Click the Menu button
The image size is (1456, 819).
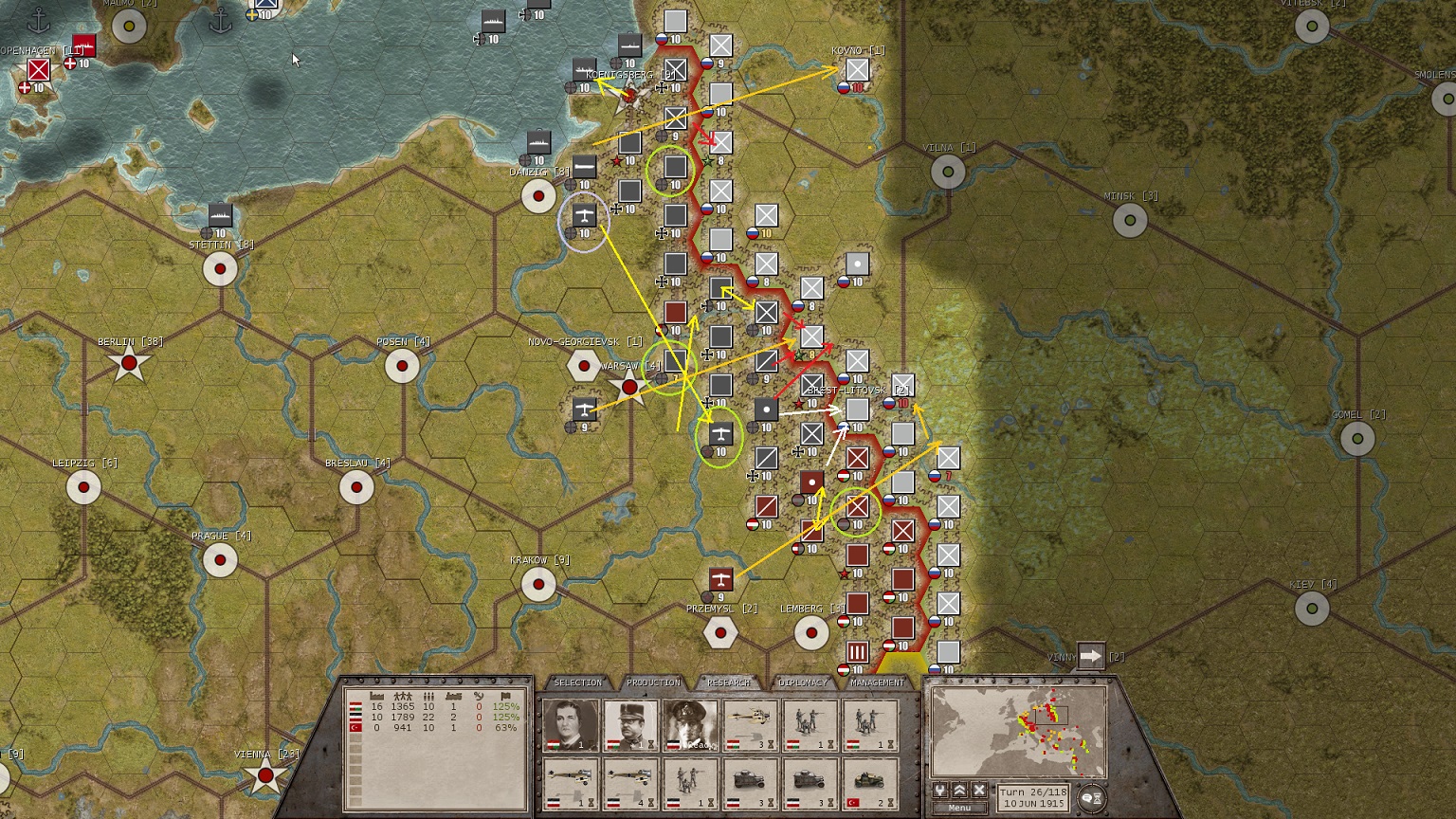[x=959, y=807]
